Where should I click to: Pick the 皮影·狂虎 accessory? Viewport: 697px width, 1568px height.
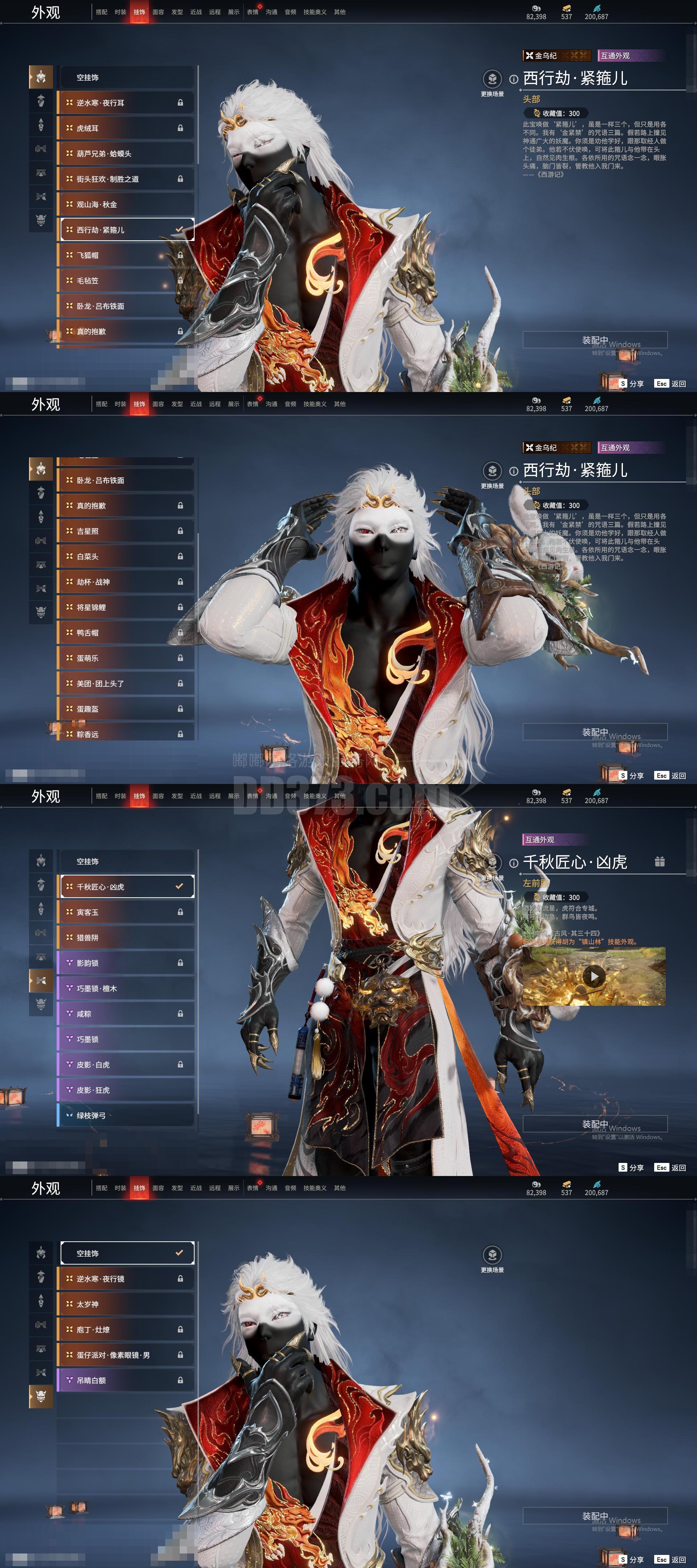point(126,1090)
